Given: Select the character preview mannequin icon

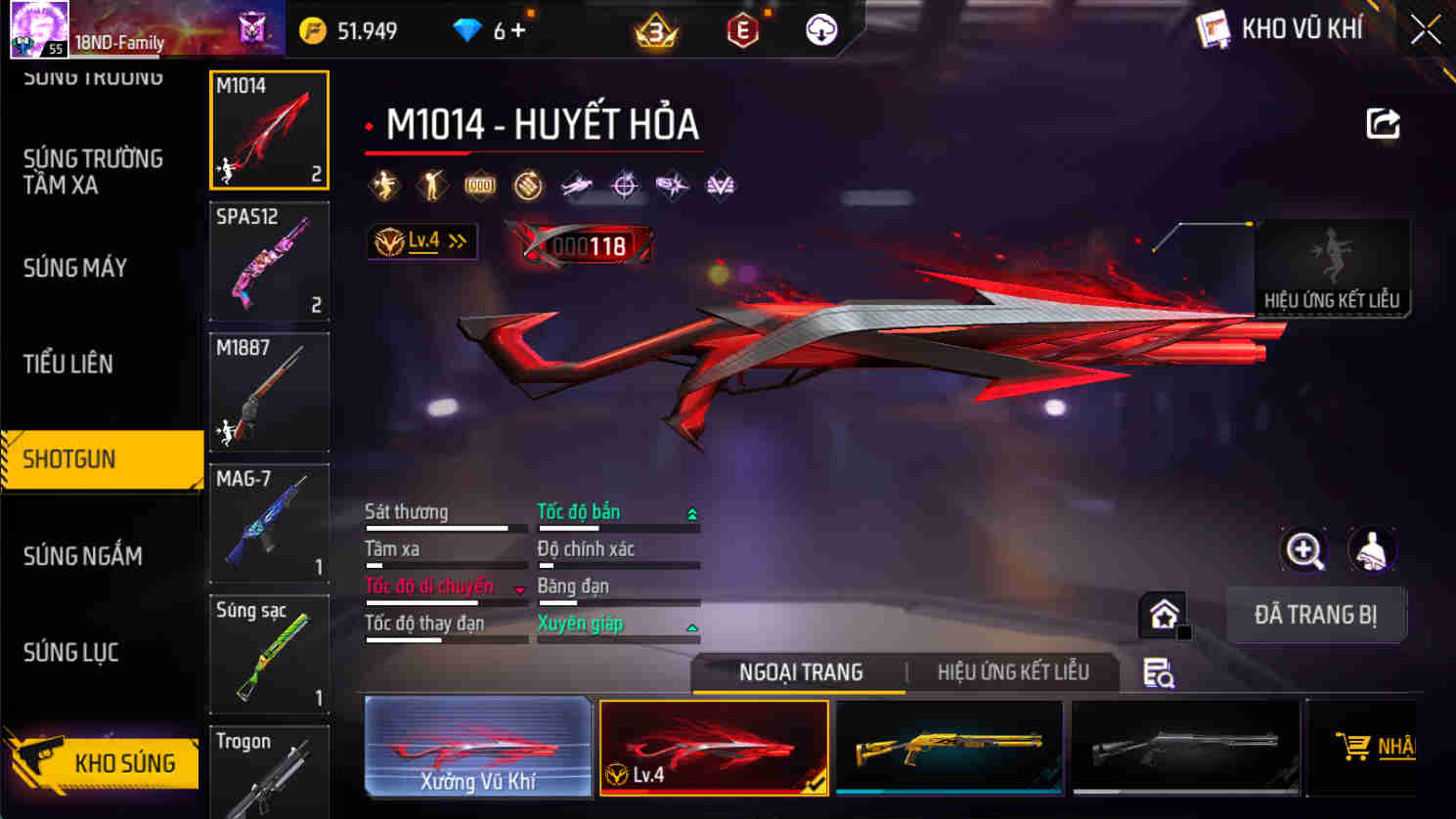Looking at the screenshot, I should pyautogui.click(x=1373, y=549).
